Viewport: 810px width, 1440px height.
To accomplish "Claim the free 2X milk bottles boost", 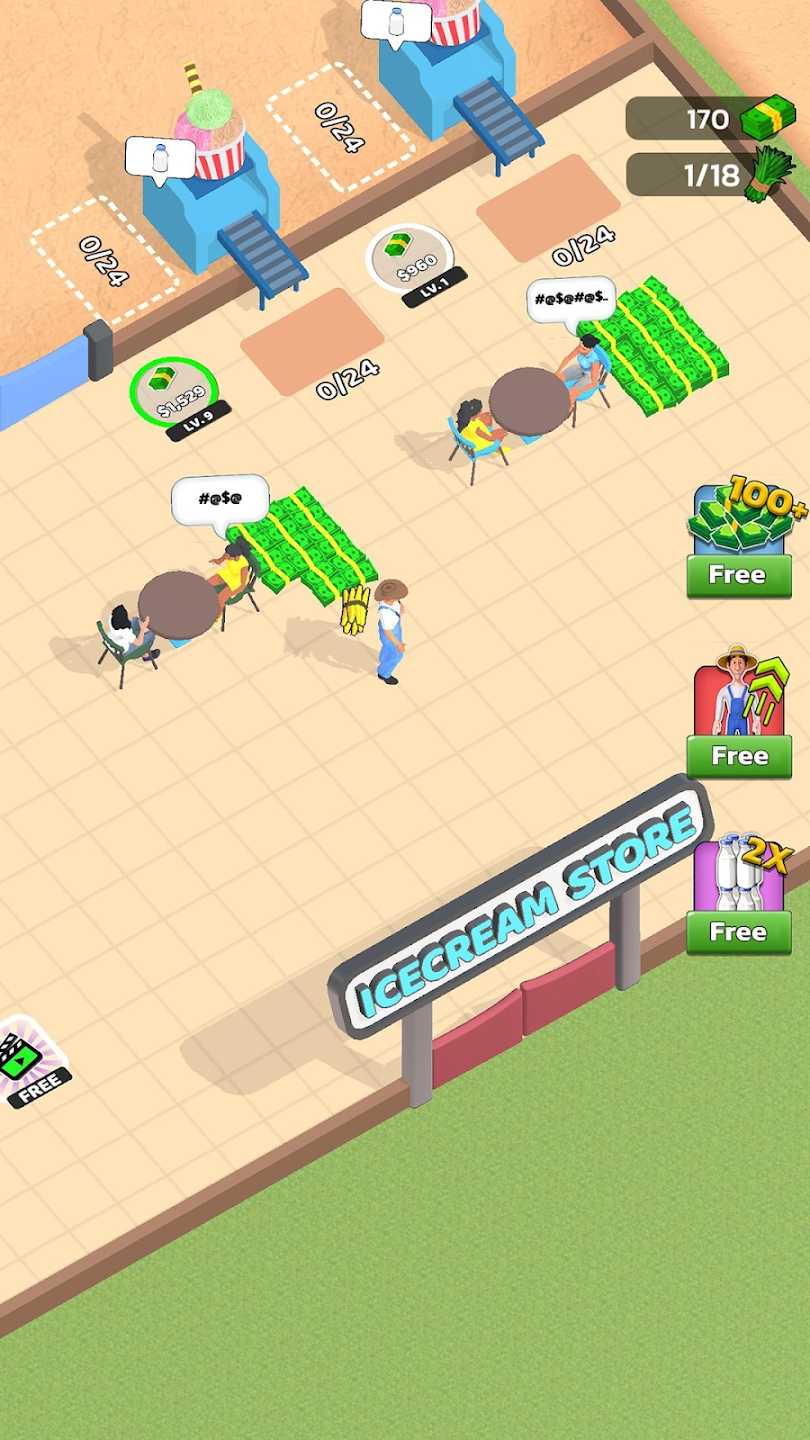I will [x=739, y=931].
